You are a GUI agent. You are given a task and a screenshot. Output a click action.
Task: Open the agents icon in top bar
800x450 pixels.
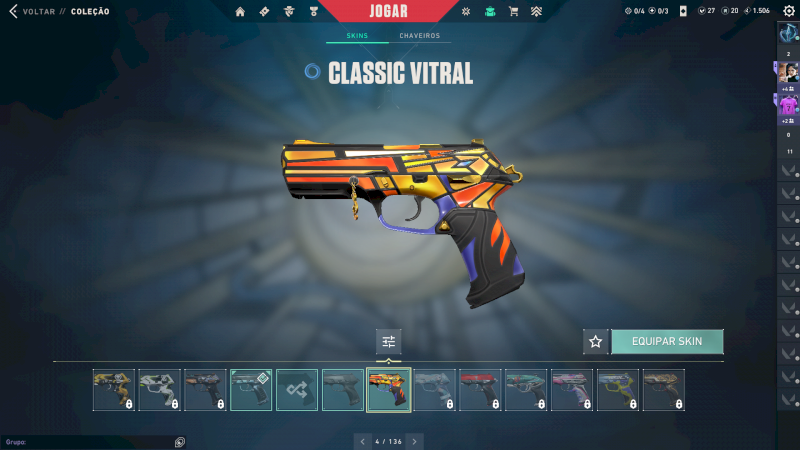[x=289, y=11]
